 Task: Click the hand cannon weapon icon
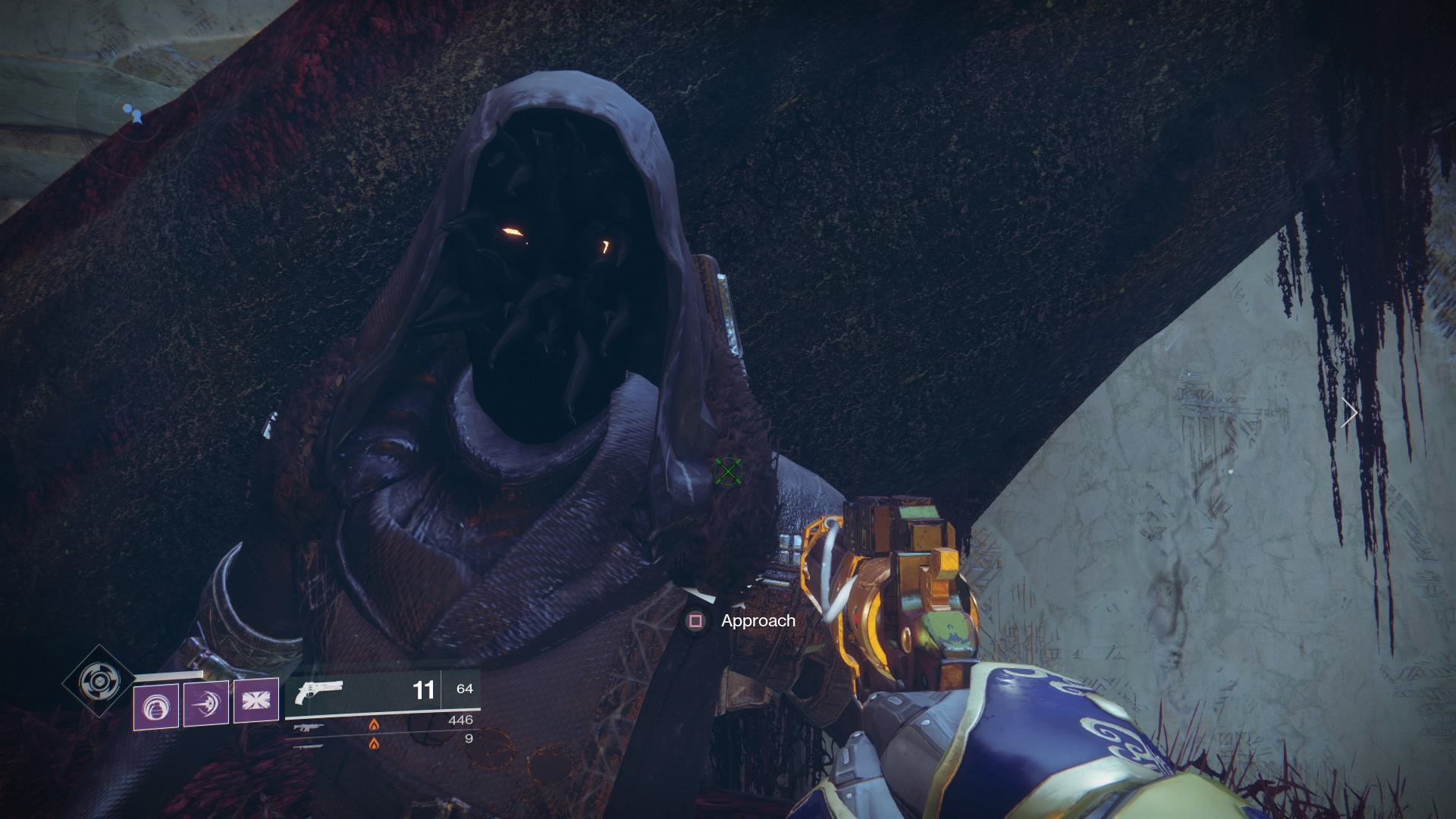tap(318, 690)
